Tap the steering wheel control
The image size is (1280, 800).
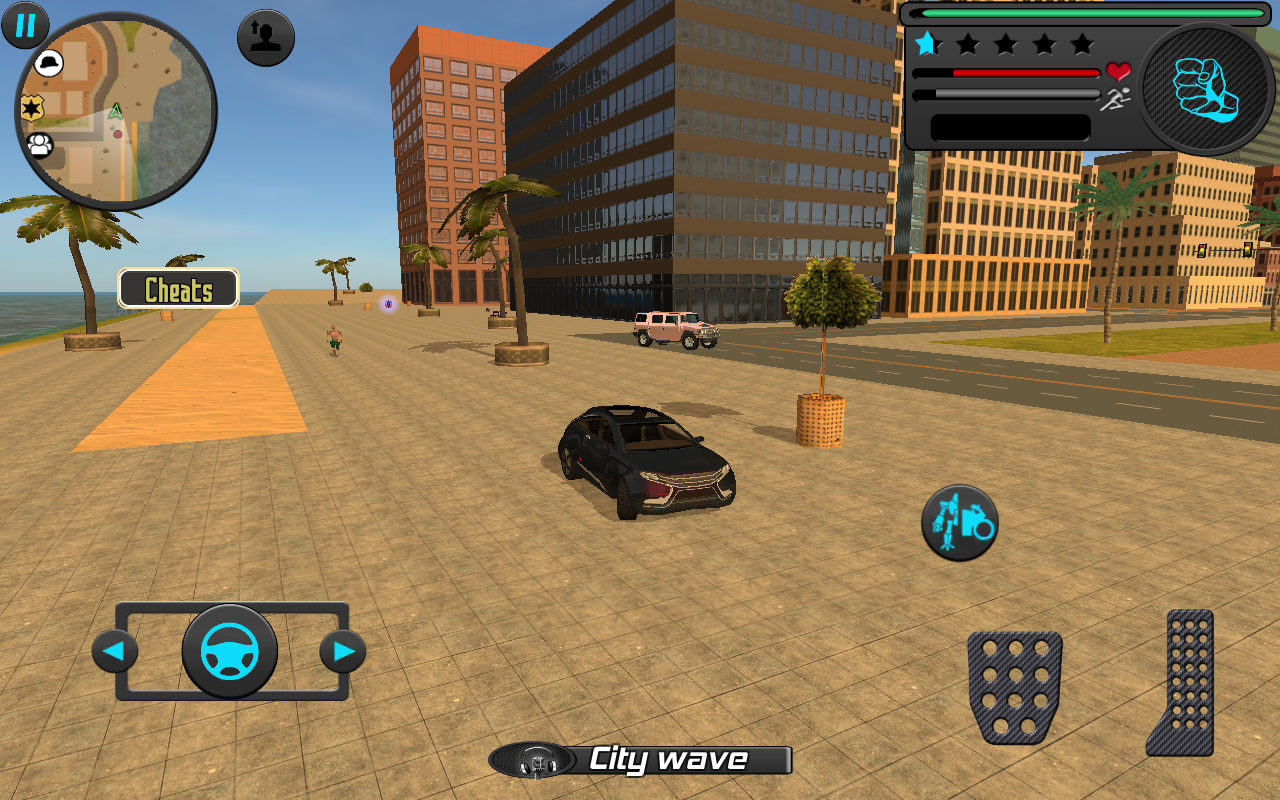click(x=232, y=650)
